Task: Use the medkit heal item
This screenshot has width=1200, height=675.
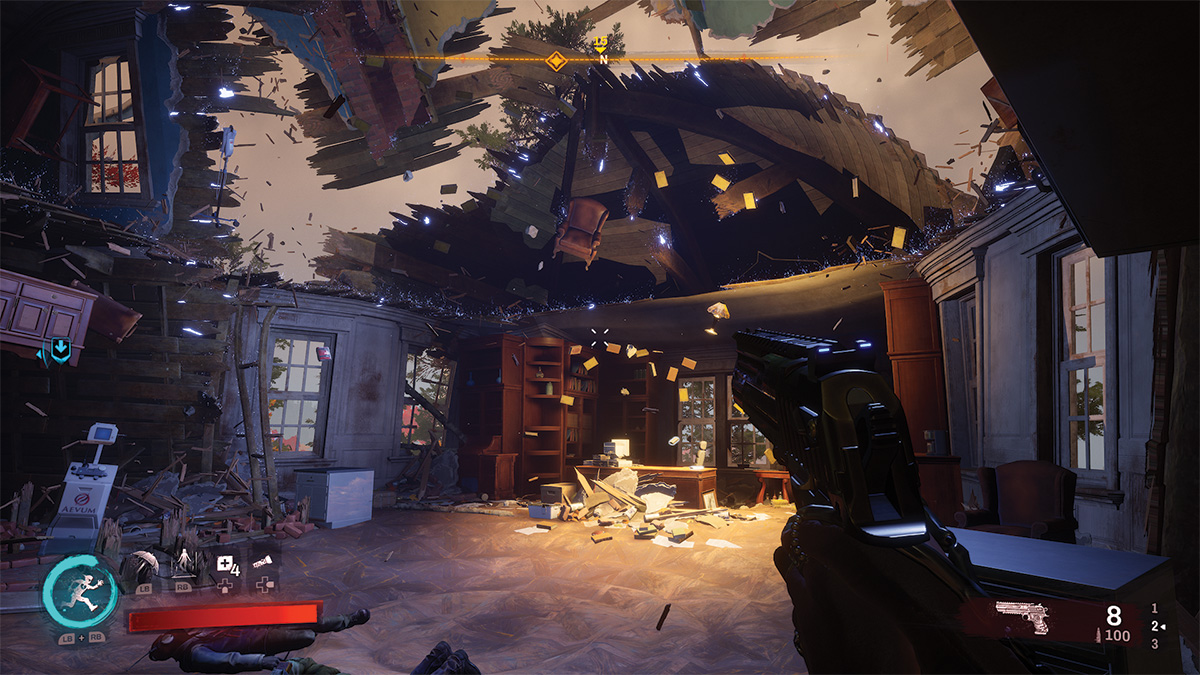Action: pos(225,564)
